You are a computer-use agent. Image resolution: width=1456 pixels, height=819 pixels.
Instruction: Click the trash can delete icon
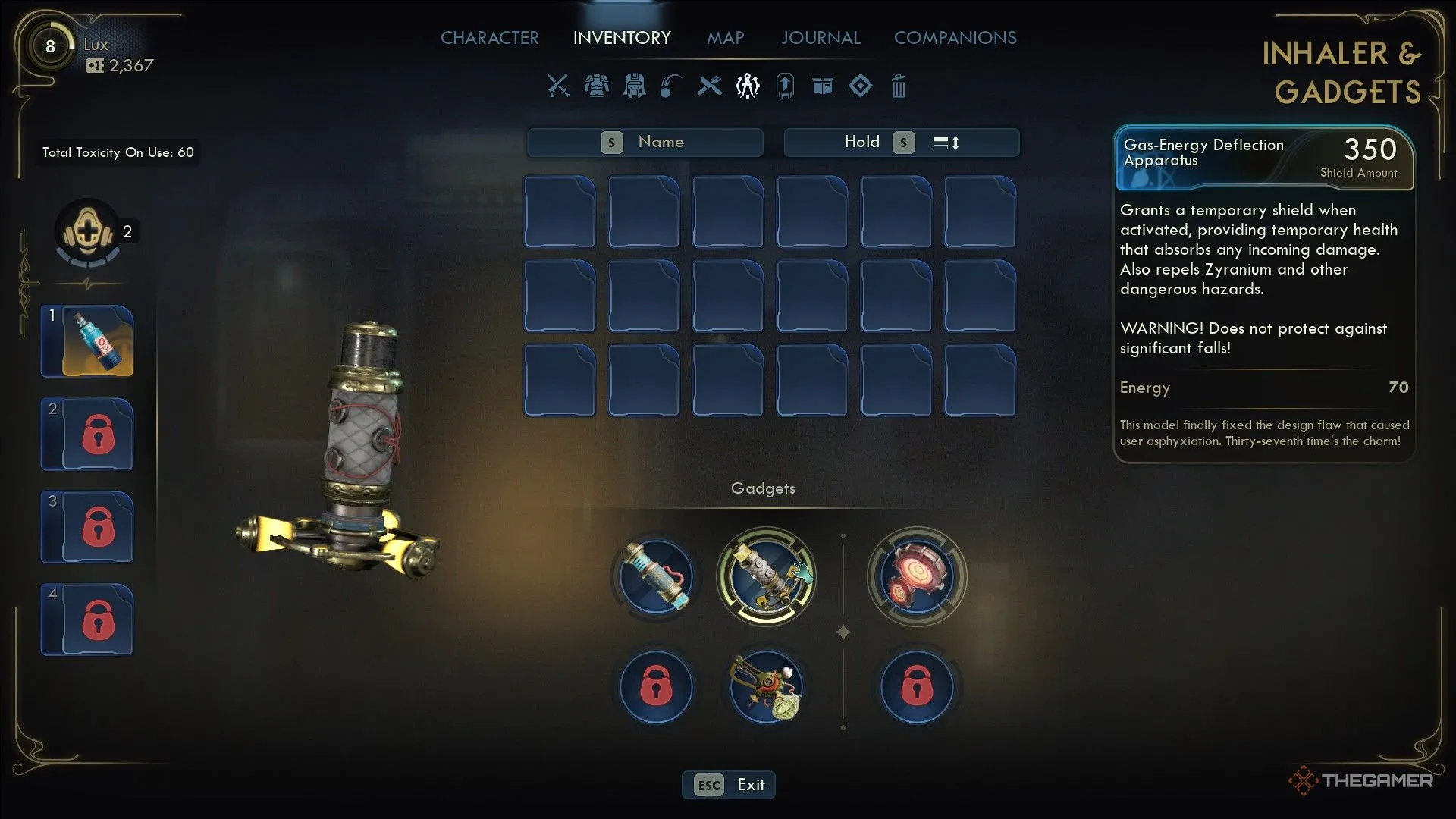coord(899,86)
